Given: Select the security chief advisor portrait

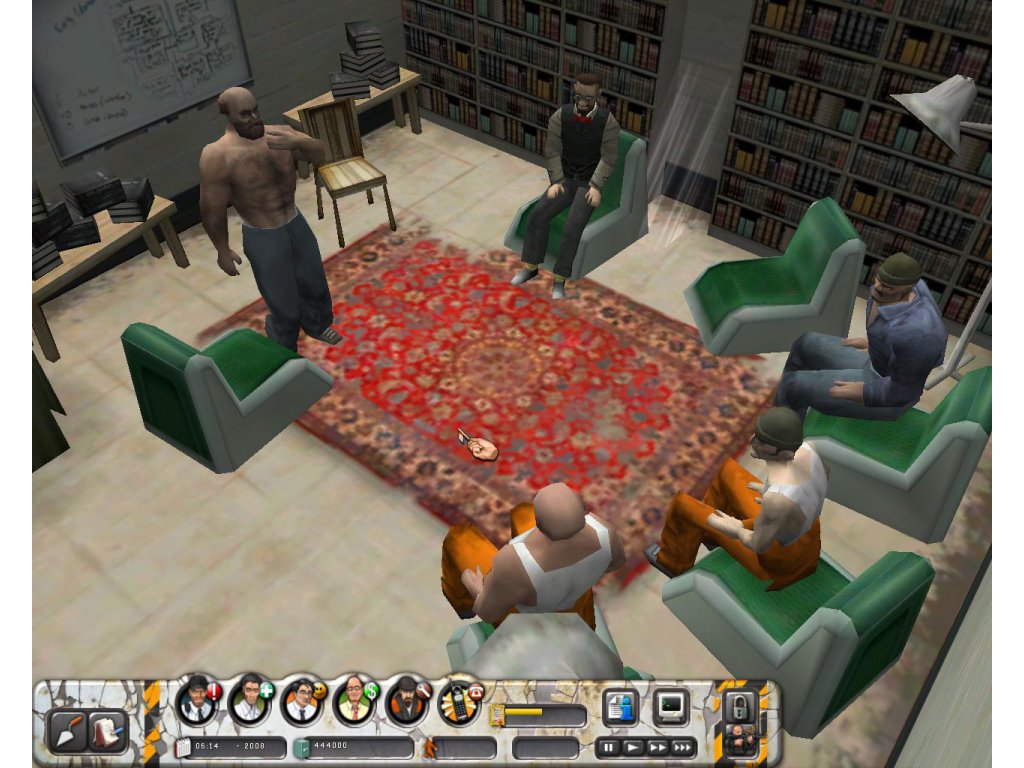Looking at the screenshot, I should pos(197,701).
